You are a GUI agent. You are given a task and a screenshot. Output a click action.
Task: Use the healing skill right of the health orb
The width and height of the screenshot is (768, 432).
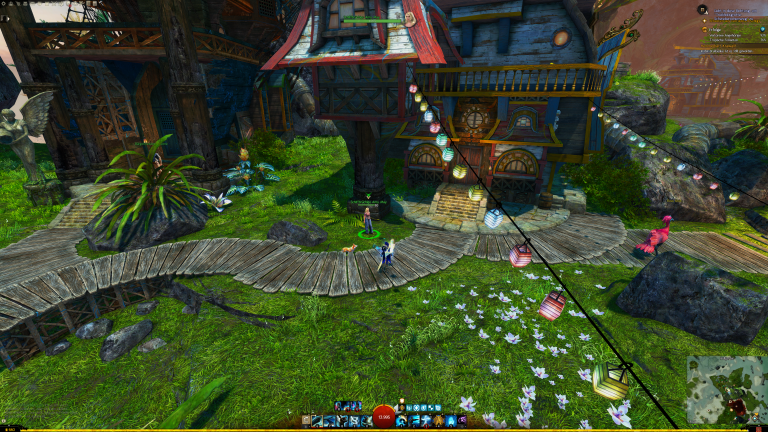pyautogui.click(x=402, y=421)
